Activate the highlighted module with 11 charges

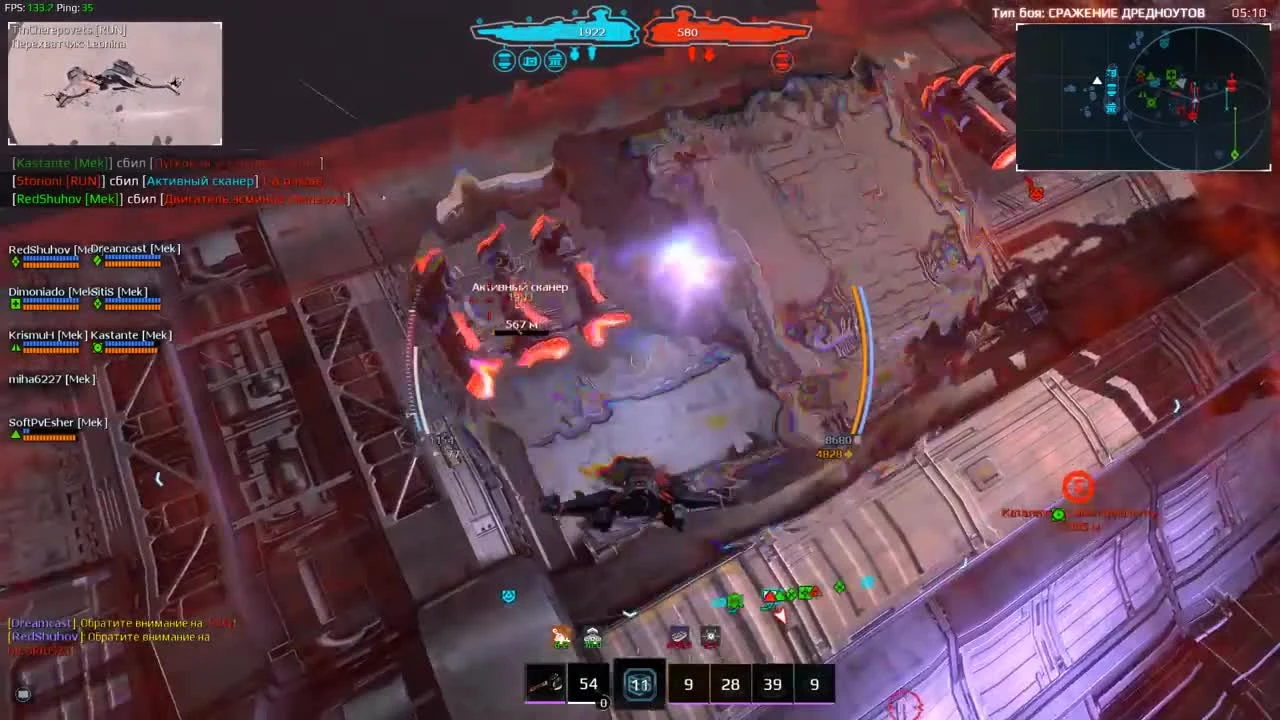click(640, 684)
